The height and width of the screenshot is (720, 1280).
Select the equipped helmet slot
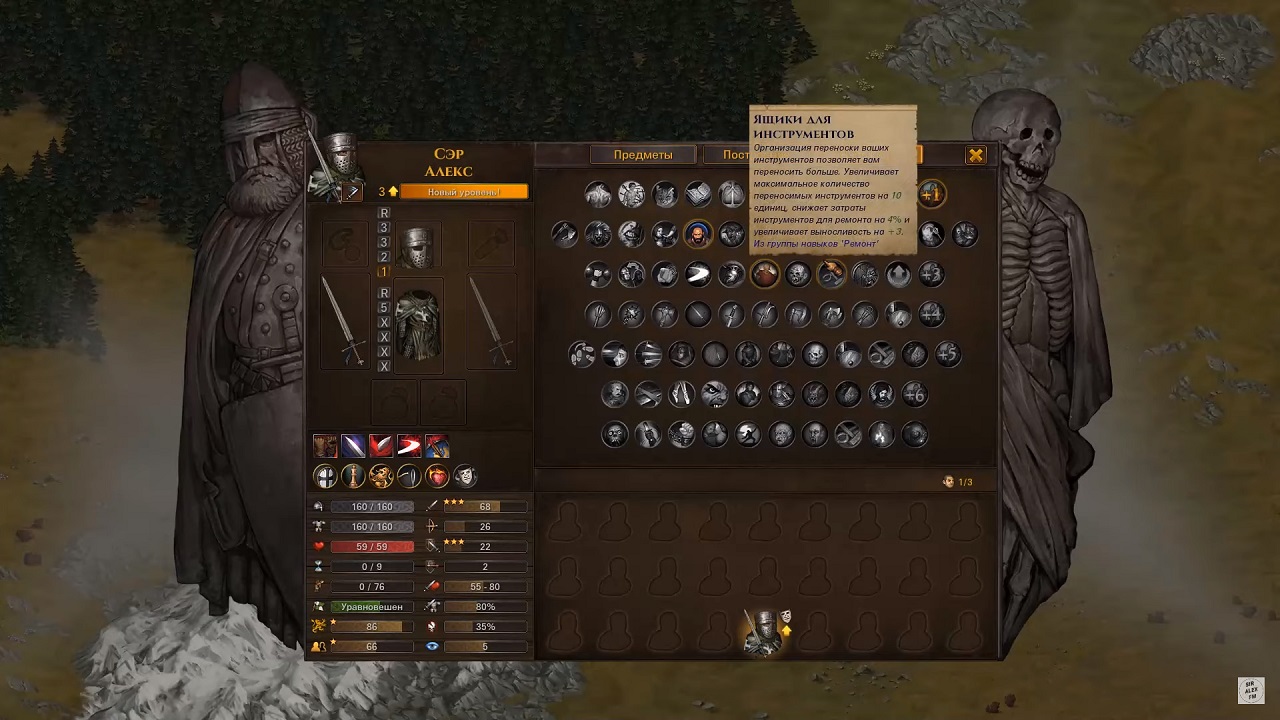[415, 246]
